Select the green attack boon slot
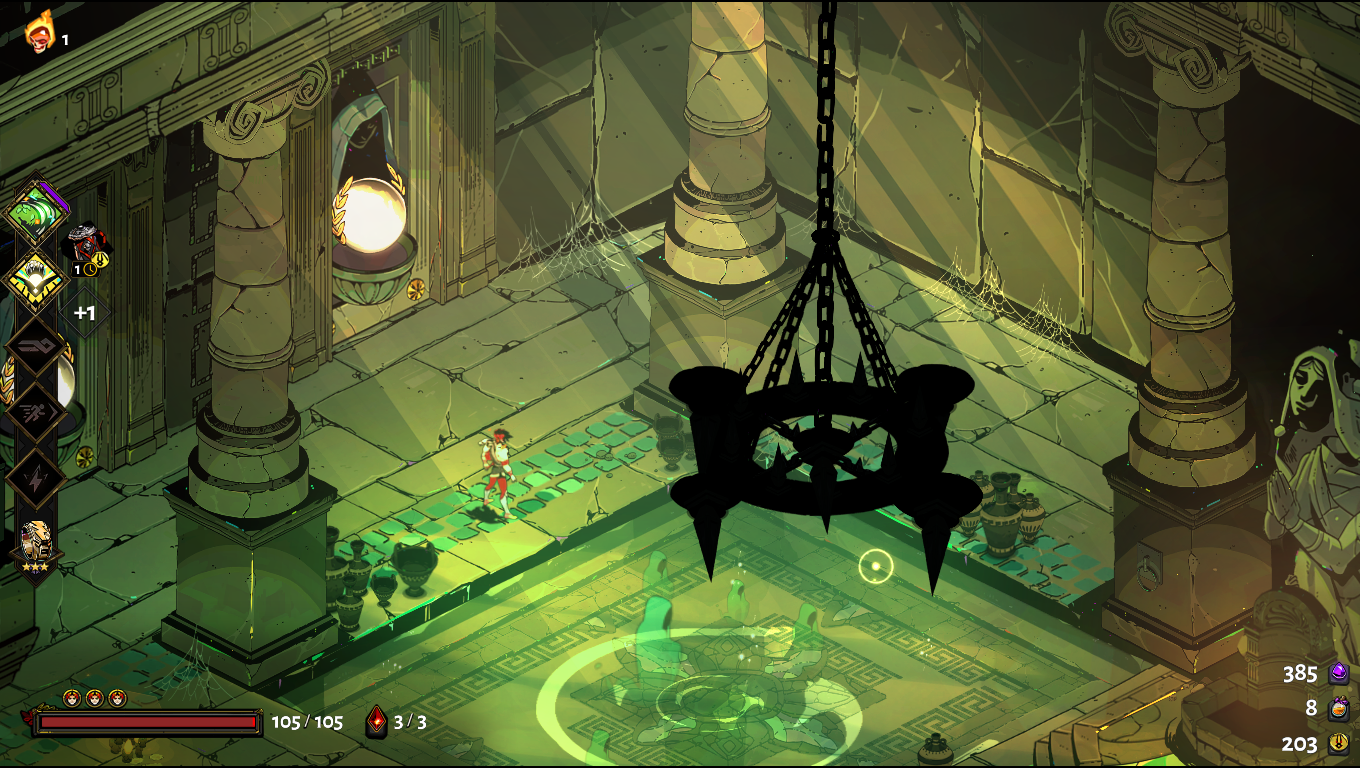 click(36, 212)
